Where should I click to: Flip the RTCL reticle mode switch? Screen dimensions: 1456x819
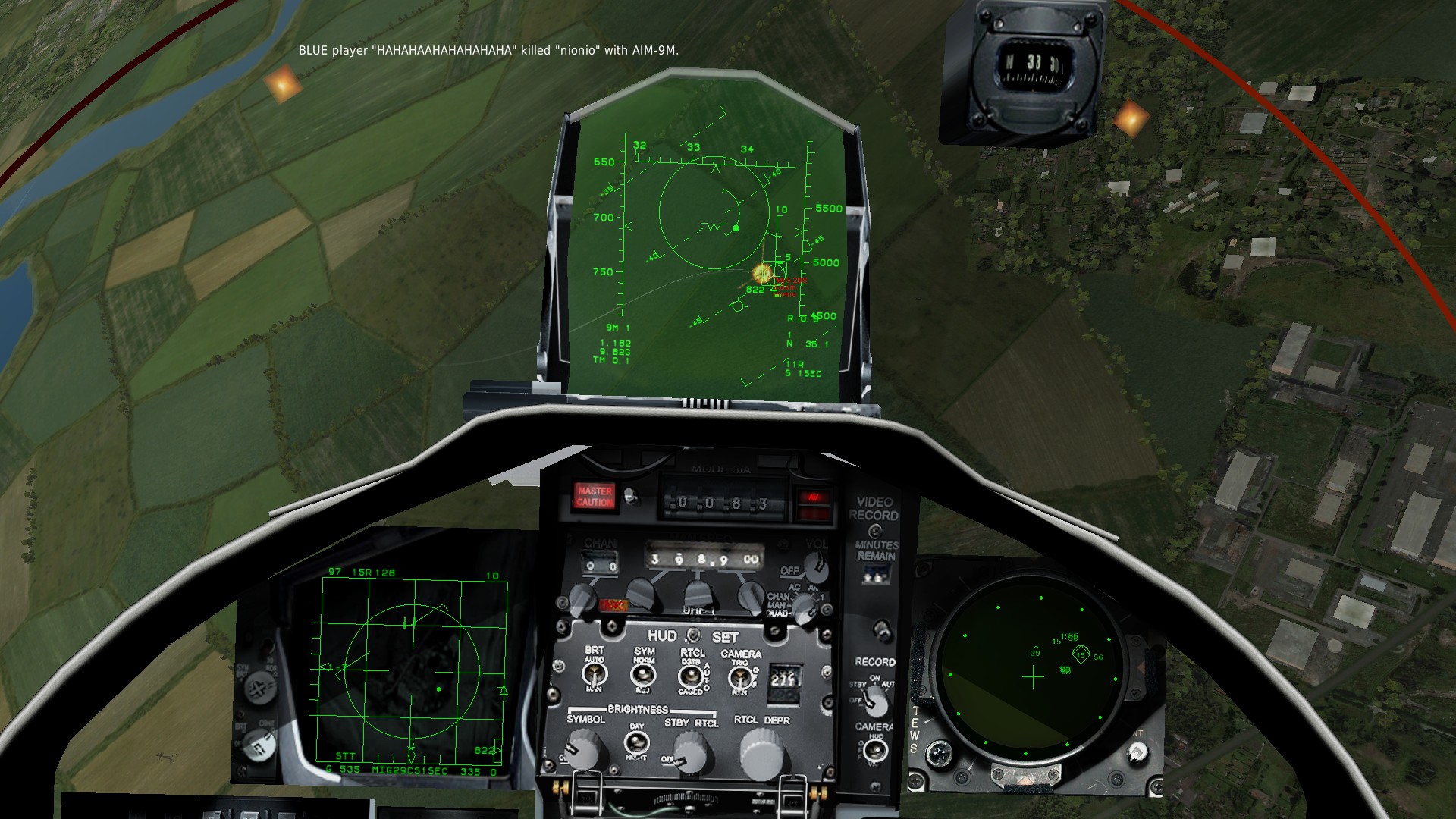(x=691, y=676)
